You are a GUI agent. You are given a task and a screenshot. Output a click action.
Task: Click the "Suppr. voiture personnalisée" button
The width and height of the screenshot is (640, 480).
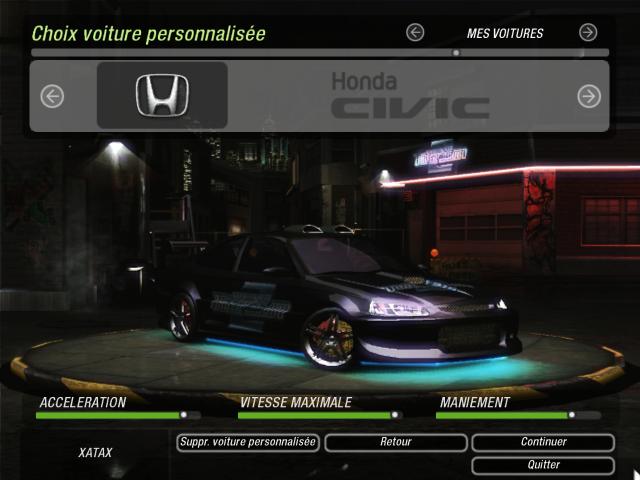247,442
